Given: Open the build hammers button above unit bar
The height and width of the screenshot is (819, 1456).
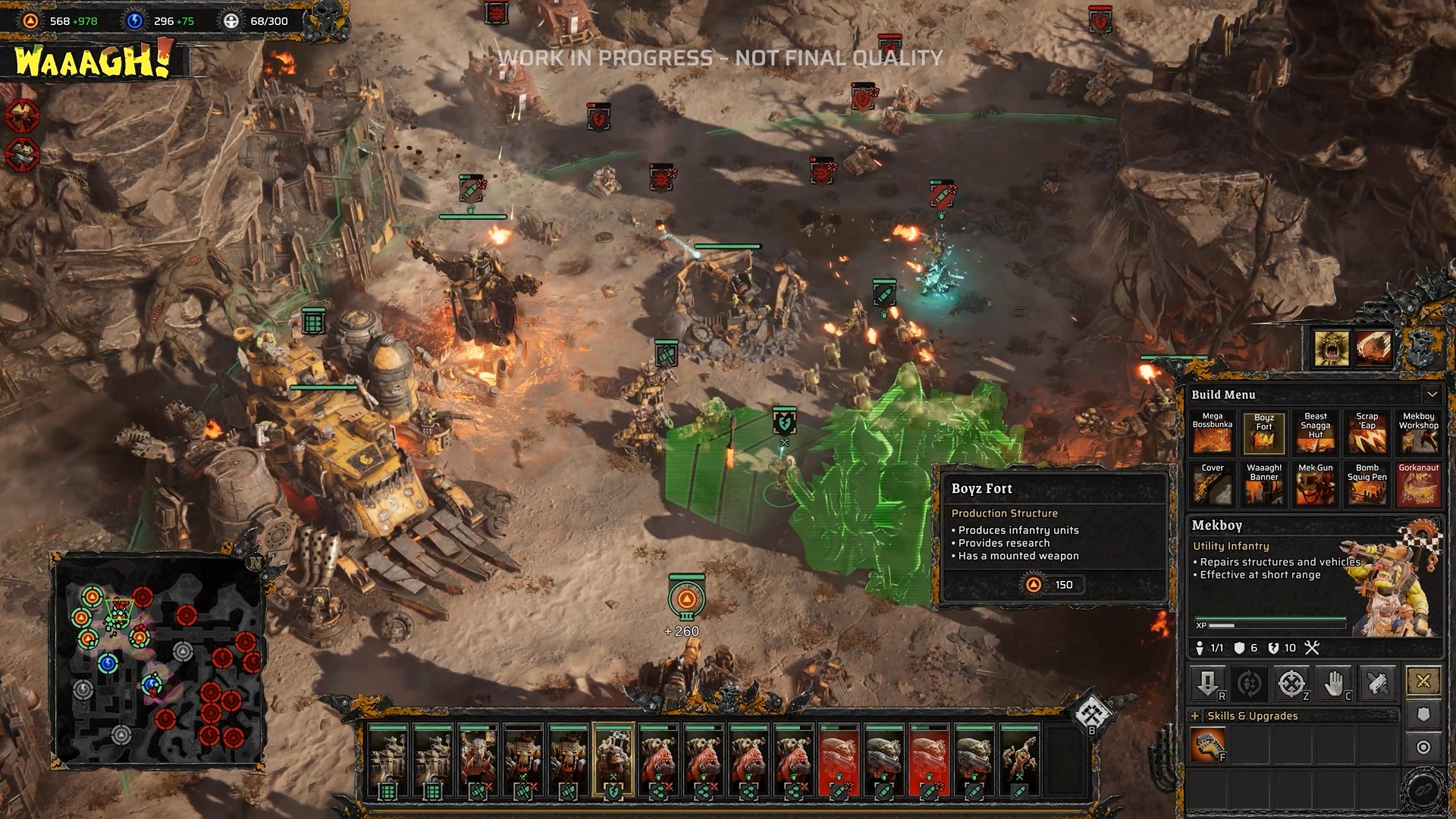Looking at the screenshot, I should [1091, 714].
